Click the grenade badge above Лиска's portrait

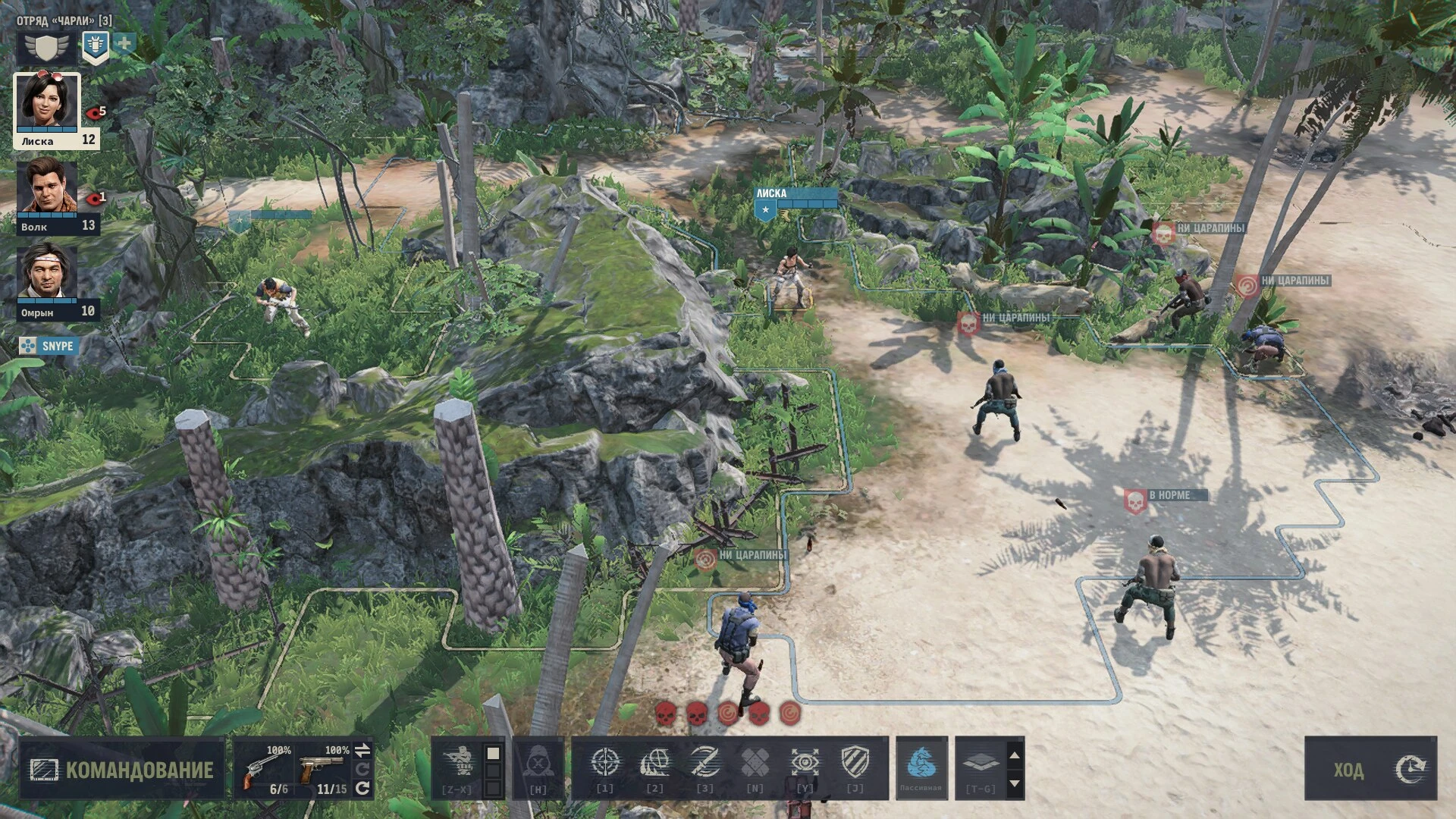click(x=94, y=43)
